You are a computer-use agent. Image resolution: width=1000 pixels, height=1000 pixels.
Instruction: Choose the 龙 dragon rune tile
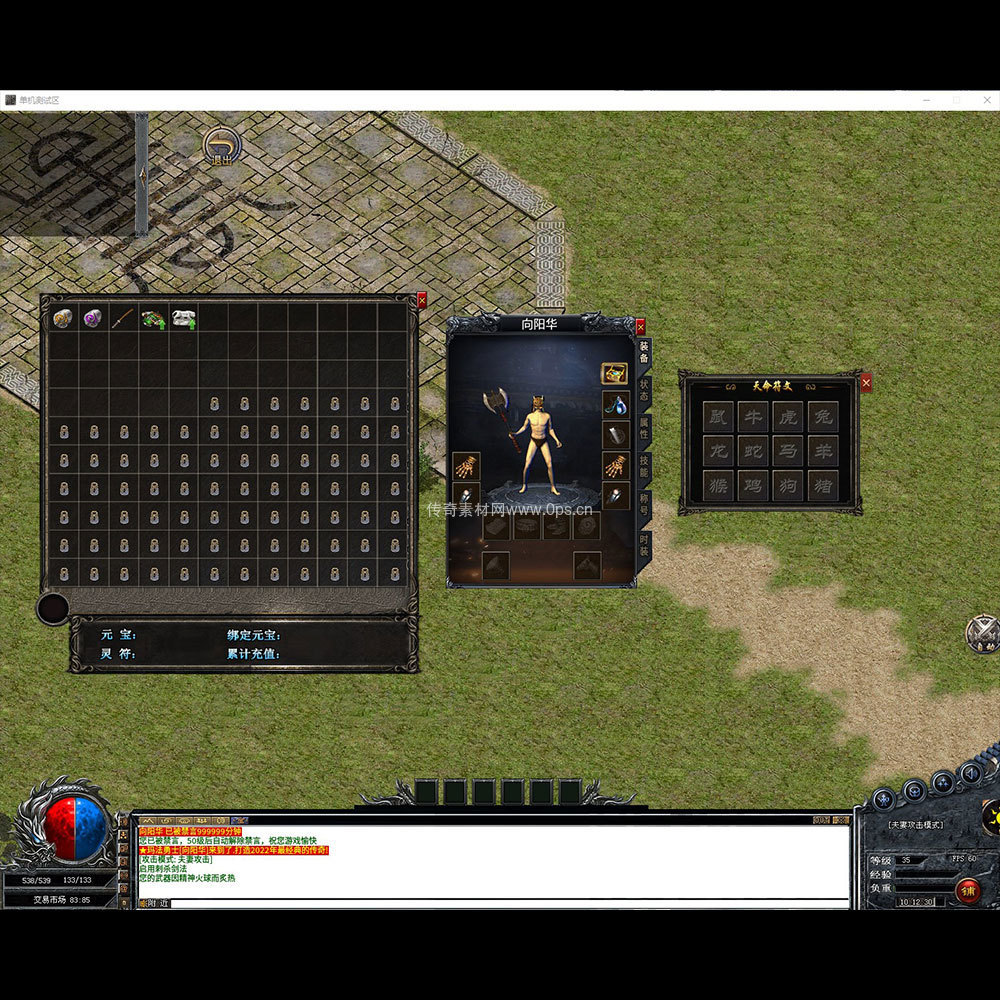[718, 451]
